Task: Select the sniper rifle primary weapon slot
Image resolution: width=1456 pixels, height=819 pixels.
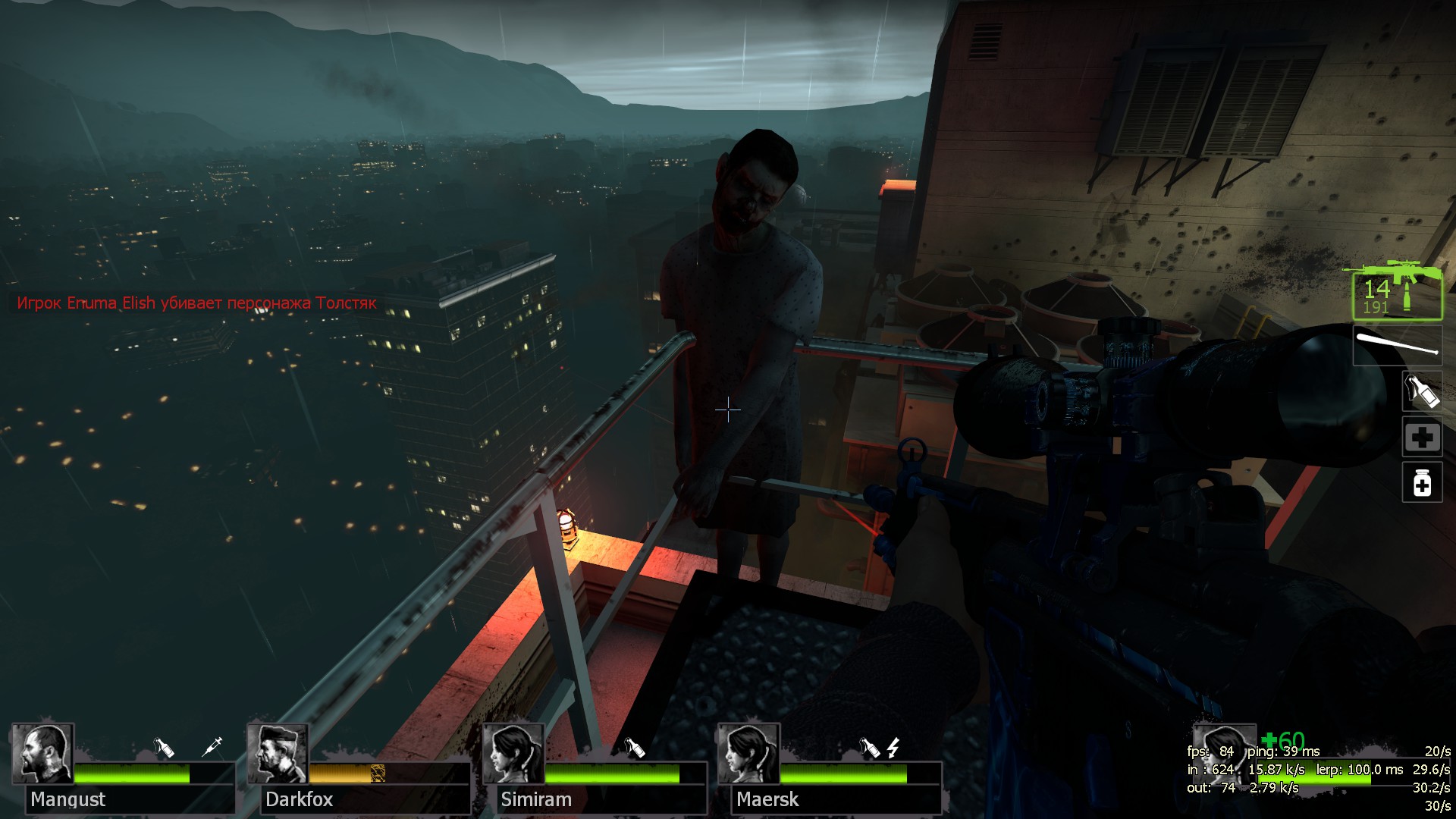Action: [1396, 292]
